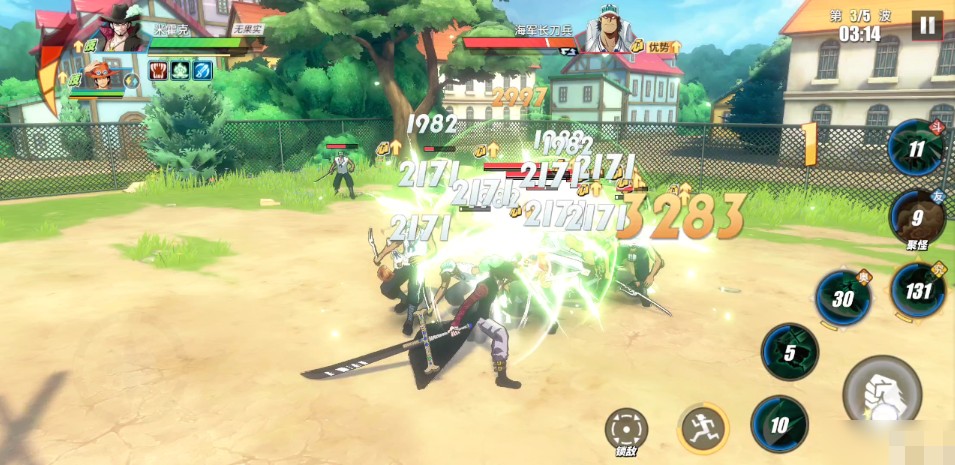955x465 pixels.
Task: Use the top skill showing cooldown 11
Action: click(915, 148)
